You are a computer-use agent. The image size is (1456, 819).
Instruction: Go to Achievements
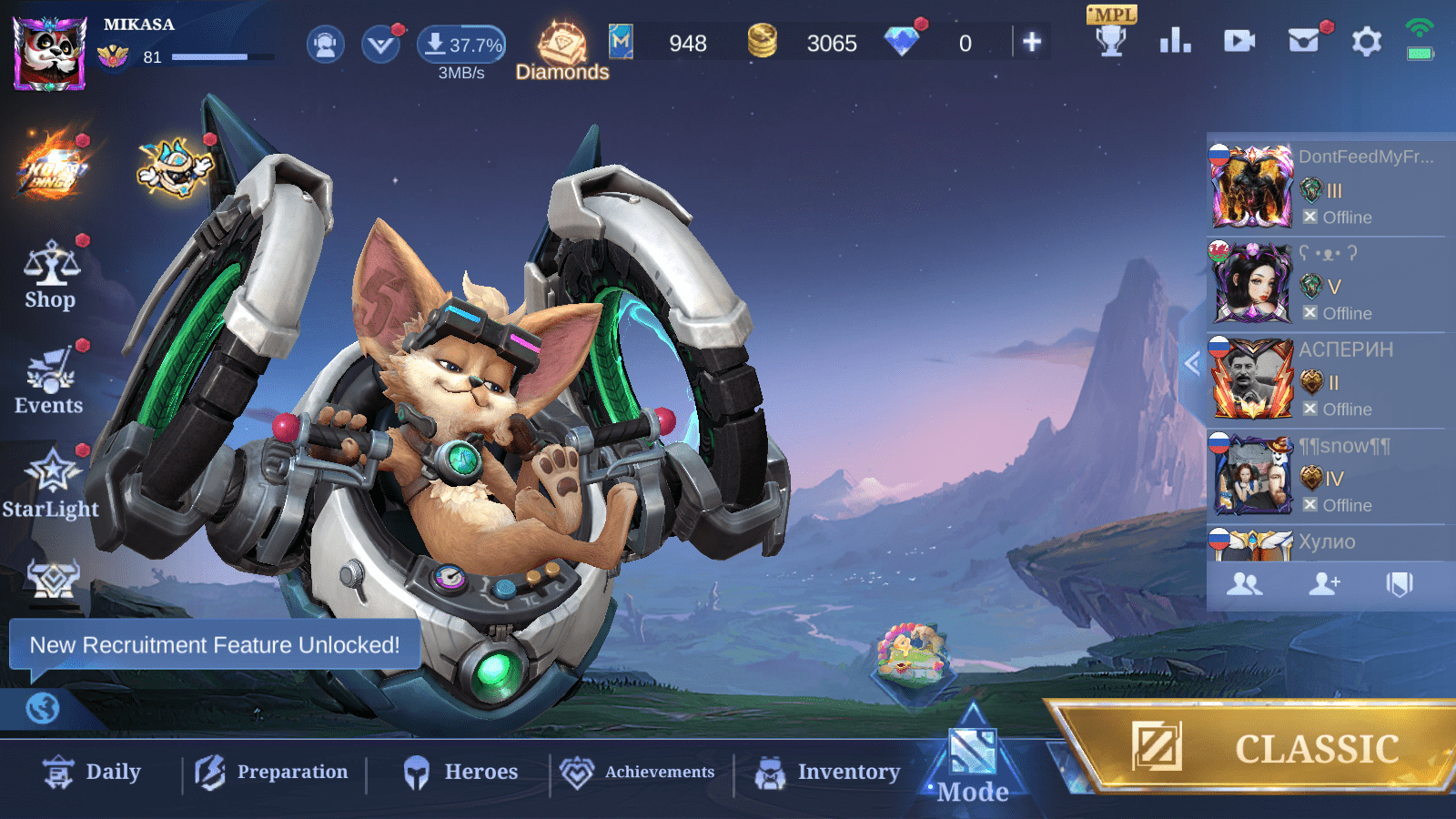click(x=639, y=773)
